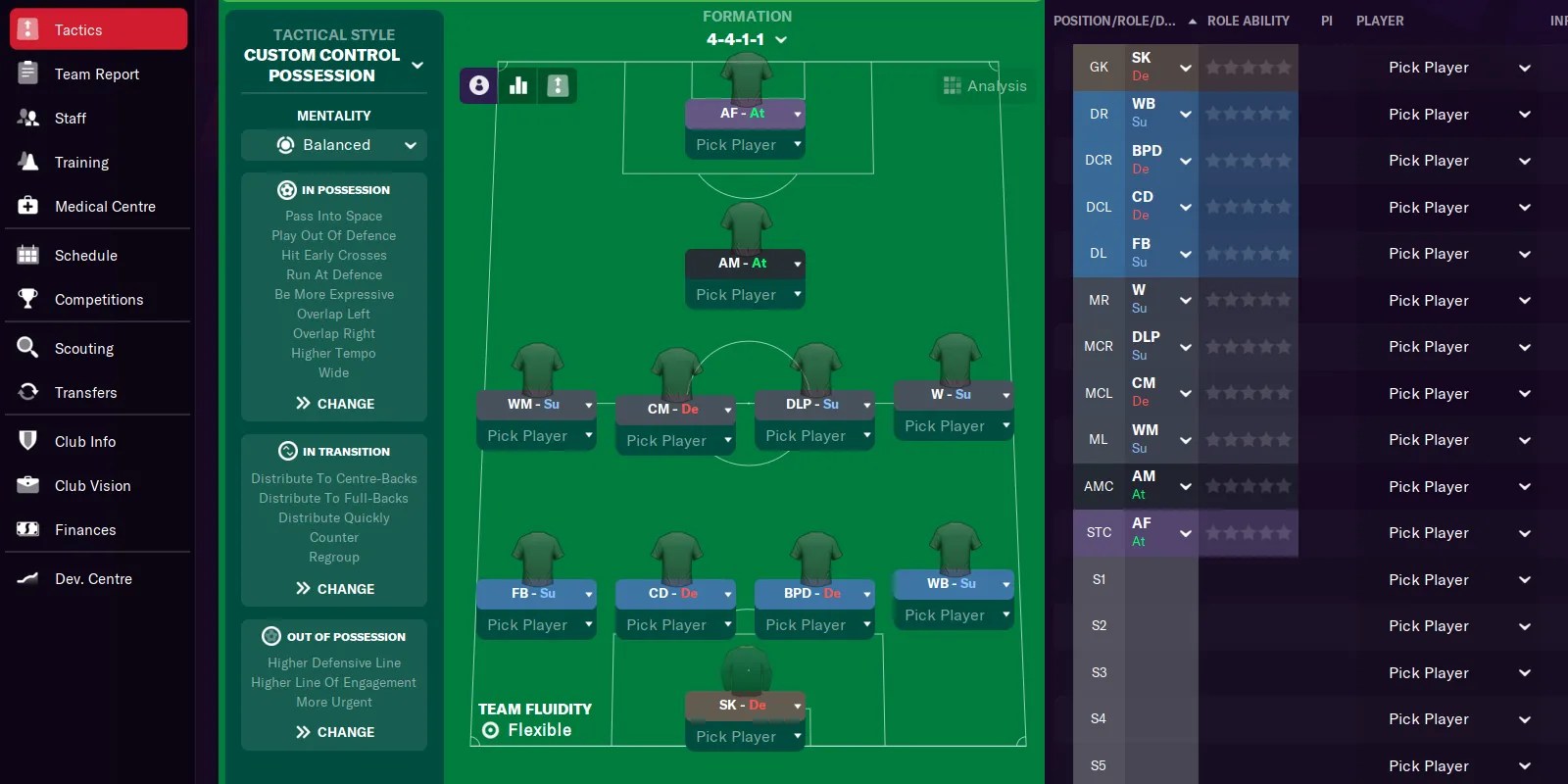Open the 4-4-1-1 formation dropdown
The image size is (1568, 784).
[747, 41]
